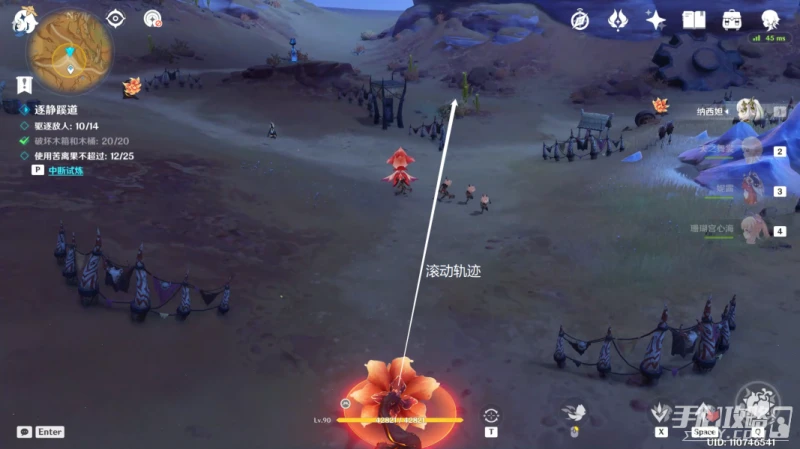Click the quest bookmark icon beside the minimap
The image size is (800, 449).
pos(22,84)
